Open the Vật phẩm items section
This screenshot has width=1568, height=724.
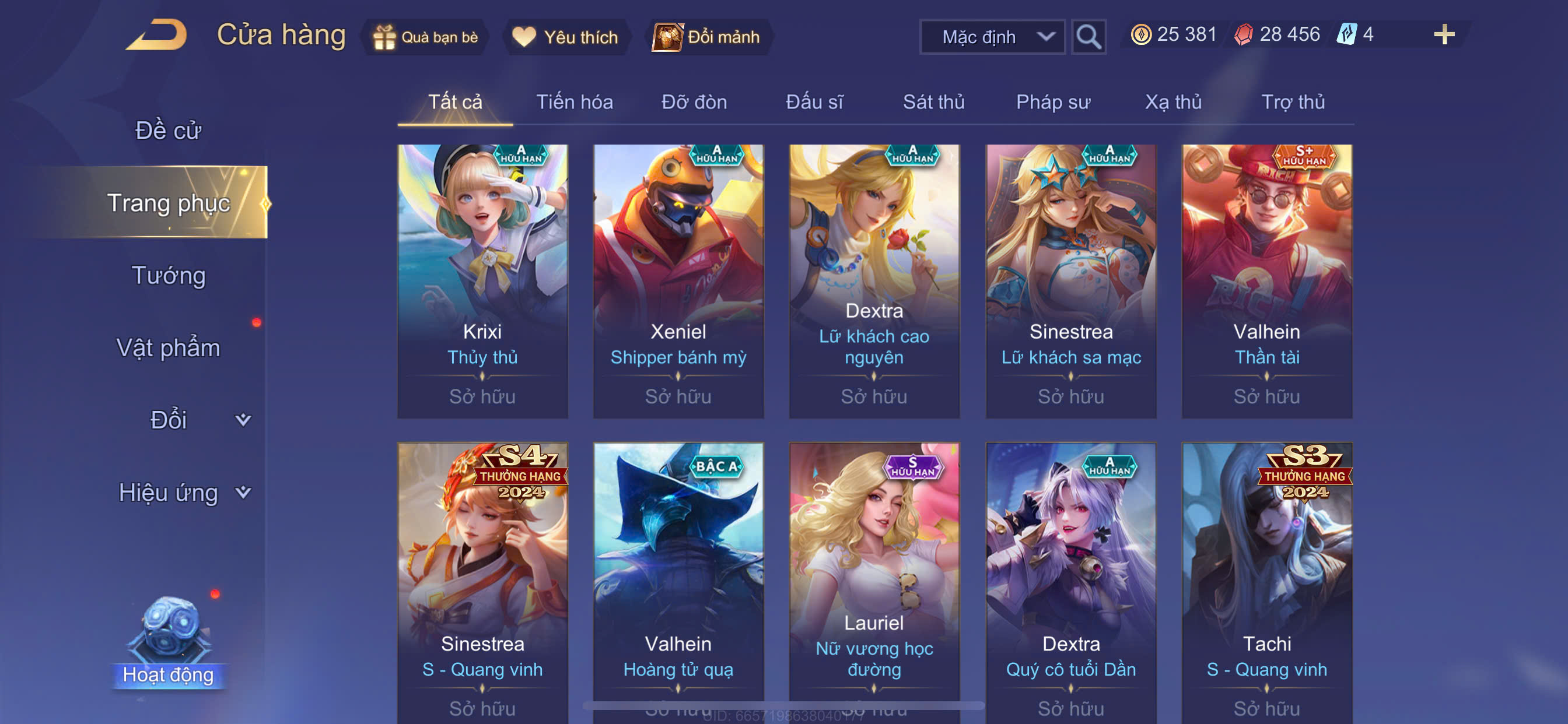click(x=168, y=347)
